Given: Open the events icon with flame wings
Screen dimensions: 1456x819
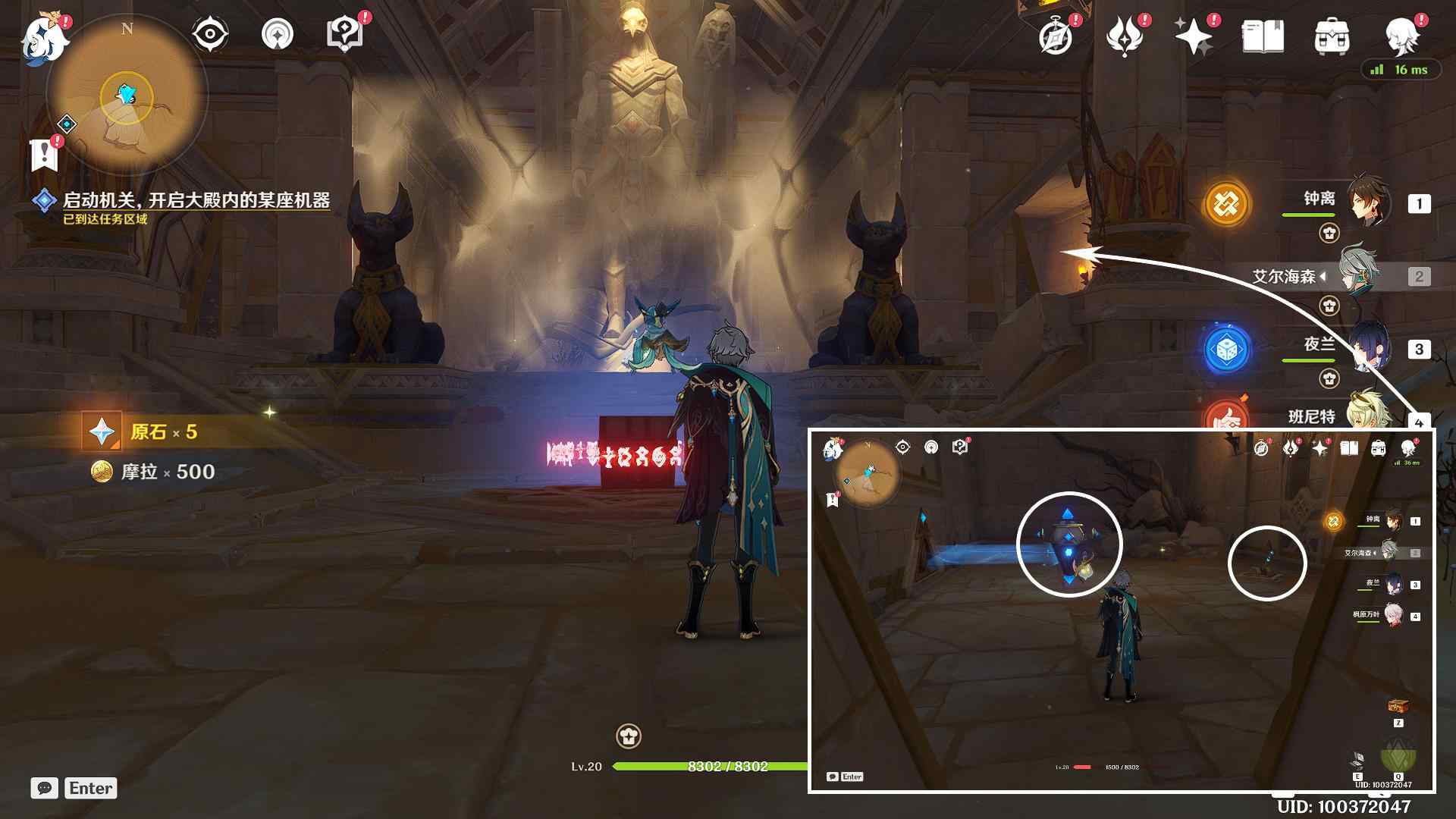Looking at the screenshot, I should 1125,36.
